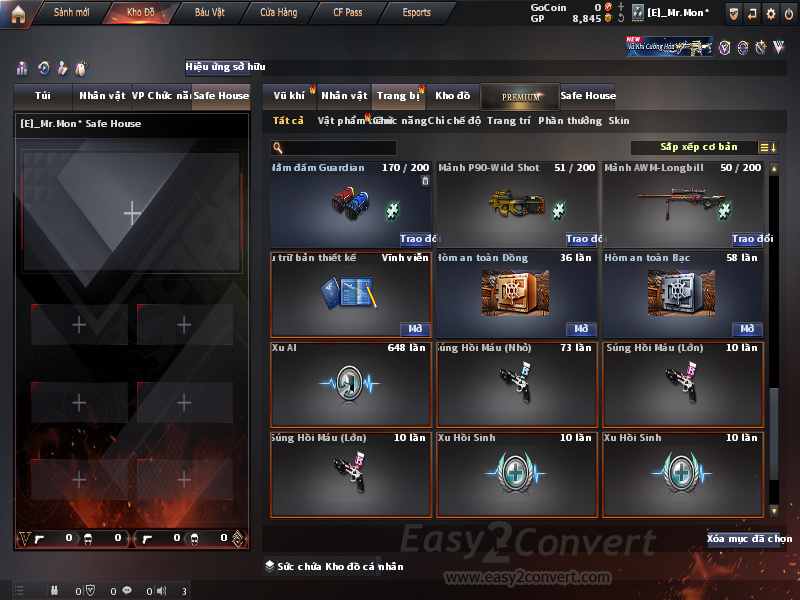The image size is (800, 600).
Task: Select the PREMIUM inventory tab
Action: (x=520, y=97)
